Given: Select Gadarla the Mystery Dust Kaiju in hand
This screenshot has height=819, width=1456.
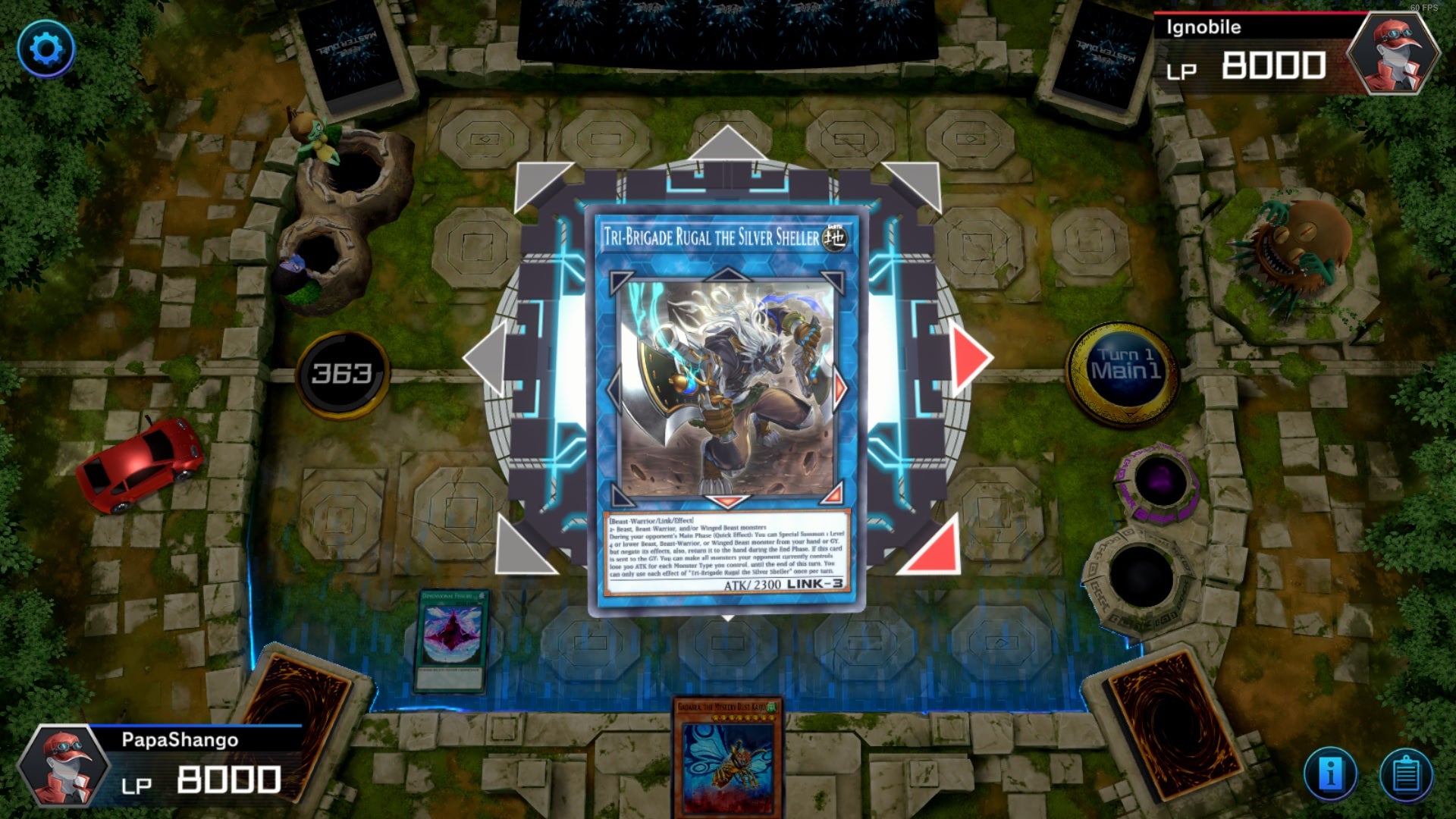Looking at the screenshot, I should (x=726, y=766).
